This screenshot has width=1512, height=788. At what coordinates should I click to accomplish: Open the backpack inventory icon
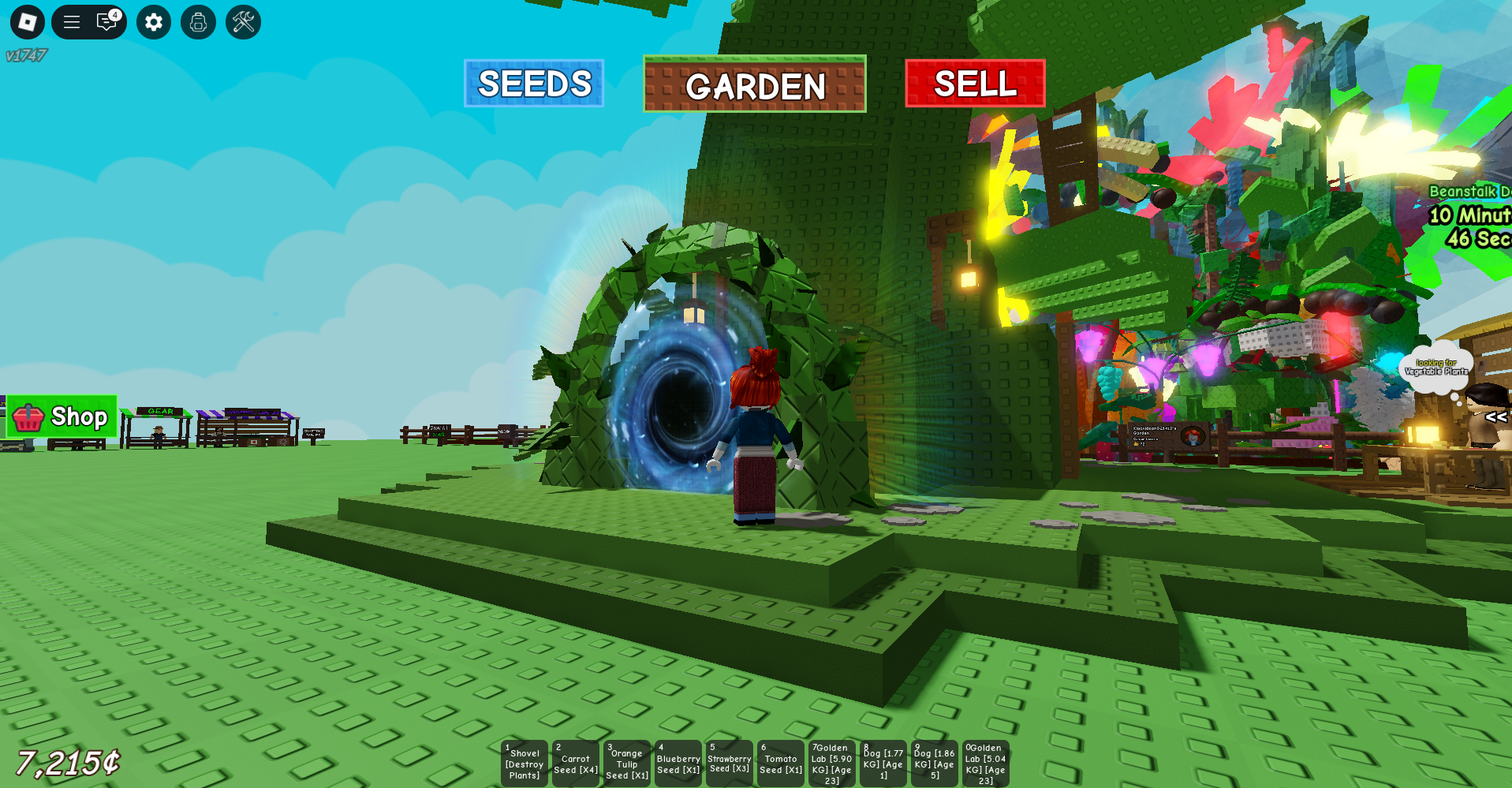pos(197,22)
